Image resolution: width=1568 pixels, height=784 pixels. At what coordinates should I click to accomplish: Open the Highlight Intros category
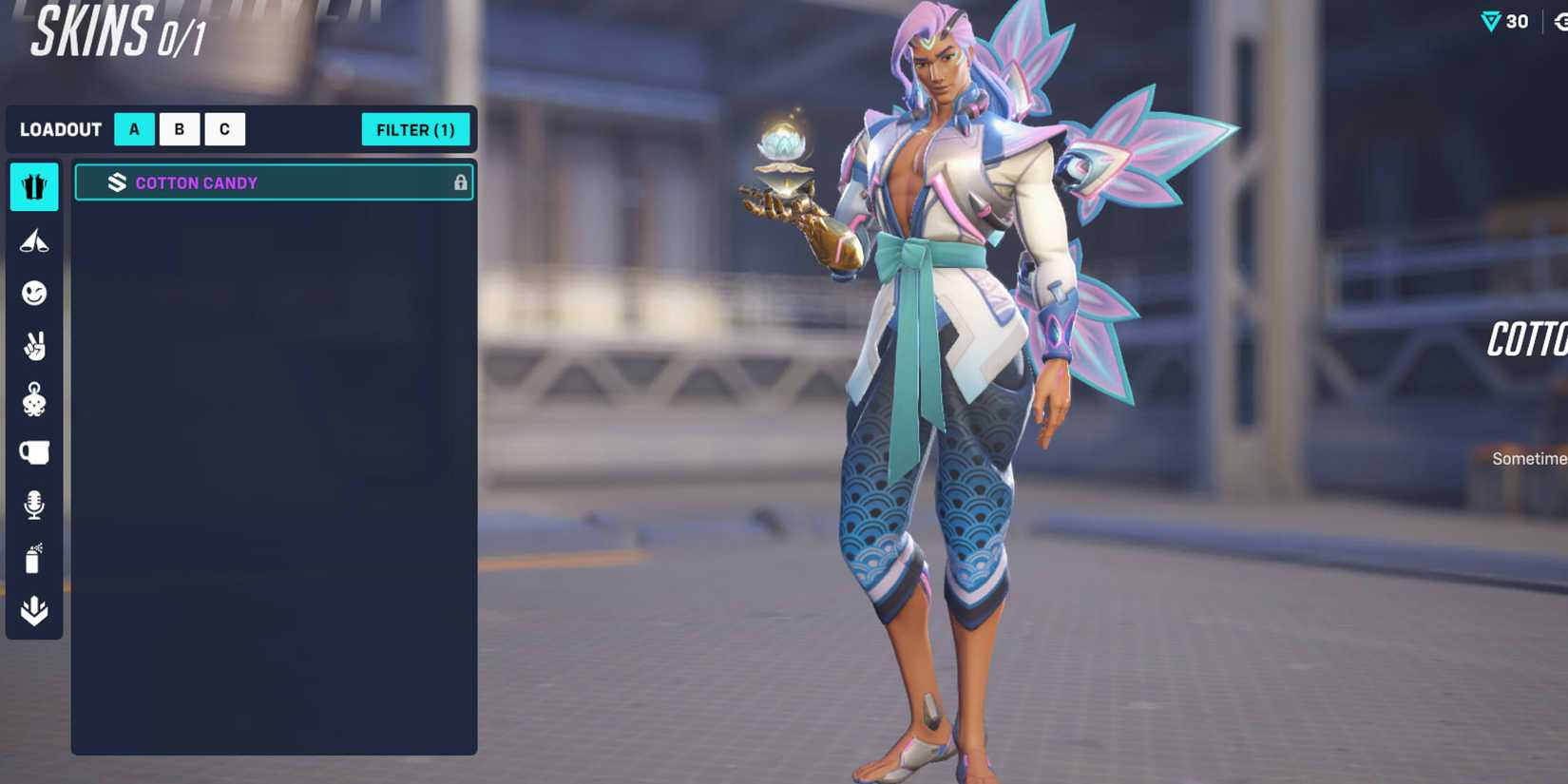pos(34,611)
